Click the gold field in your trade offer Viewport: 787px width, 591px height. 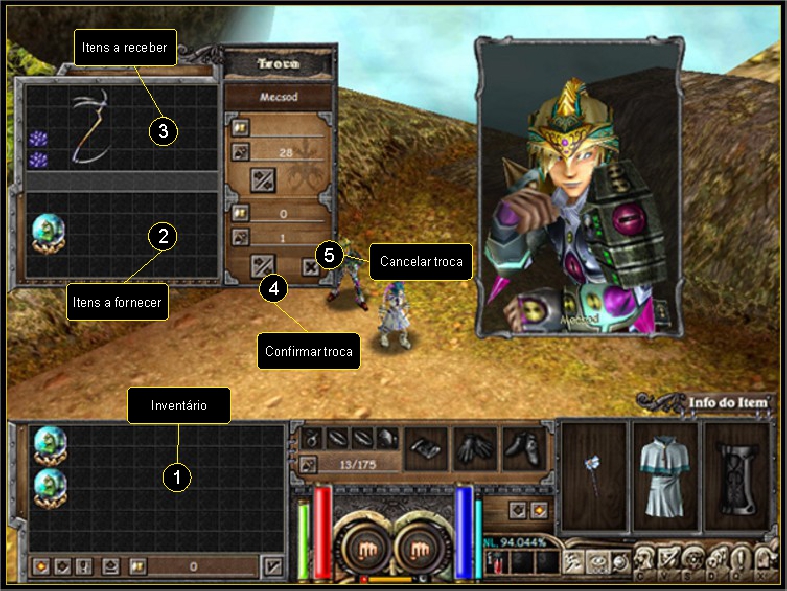286,213
